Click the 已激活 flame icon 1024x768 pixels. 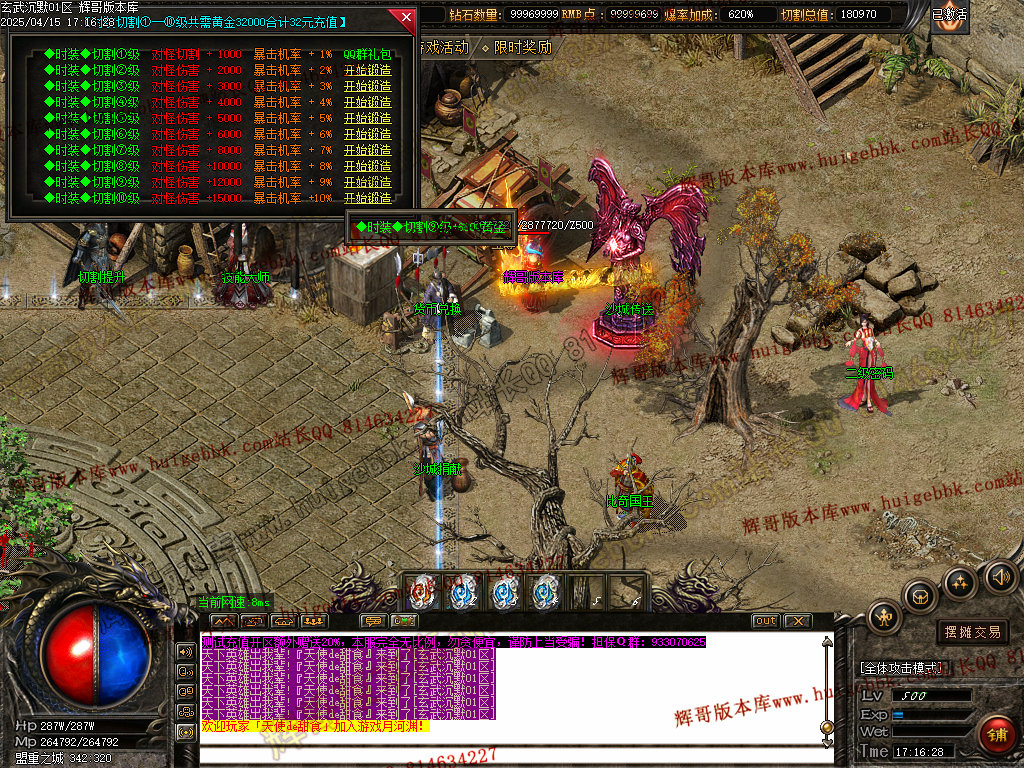click(949, 16)
